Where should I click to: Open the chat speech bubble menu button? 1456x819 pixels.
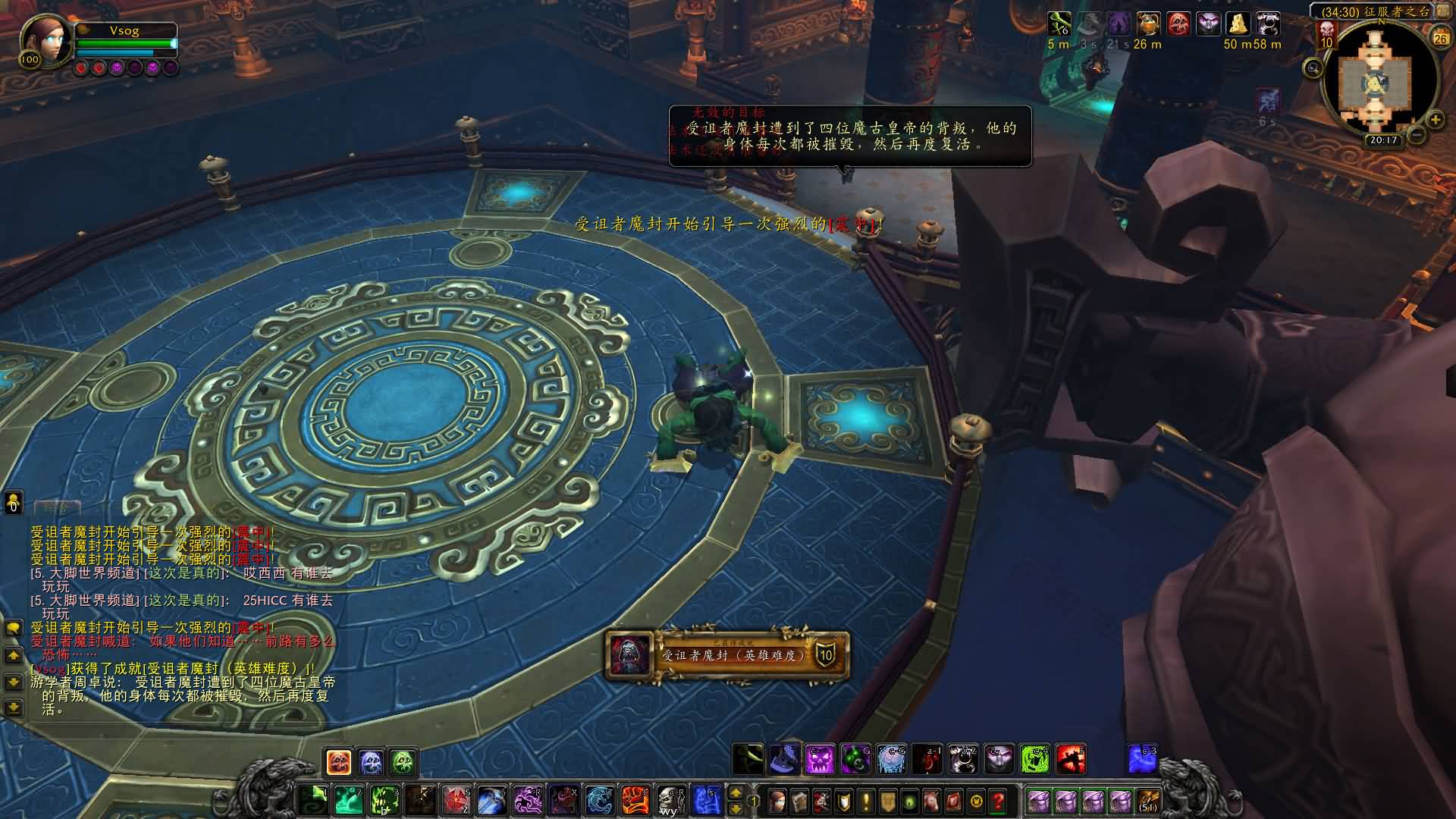[13, 628]
